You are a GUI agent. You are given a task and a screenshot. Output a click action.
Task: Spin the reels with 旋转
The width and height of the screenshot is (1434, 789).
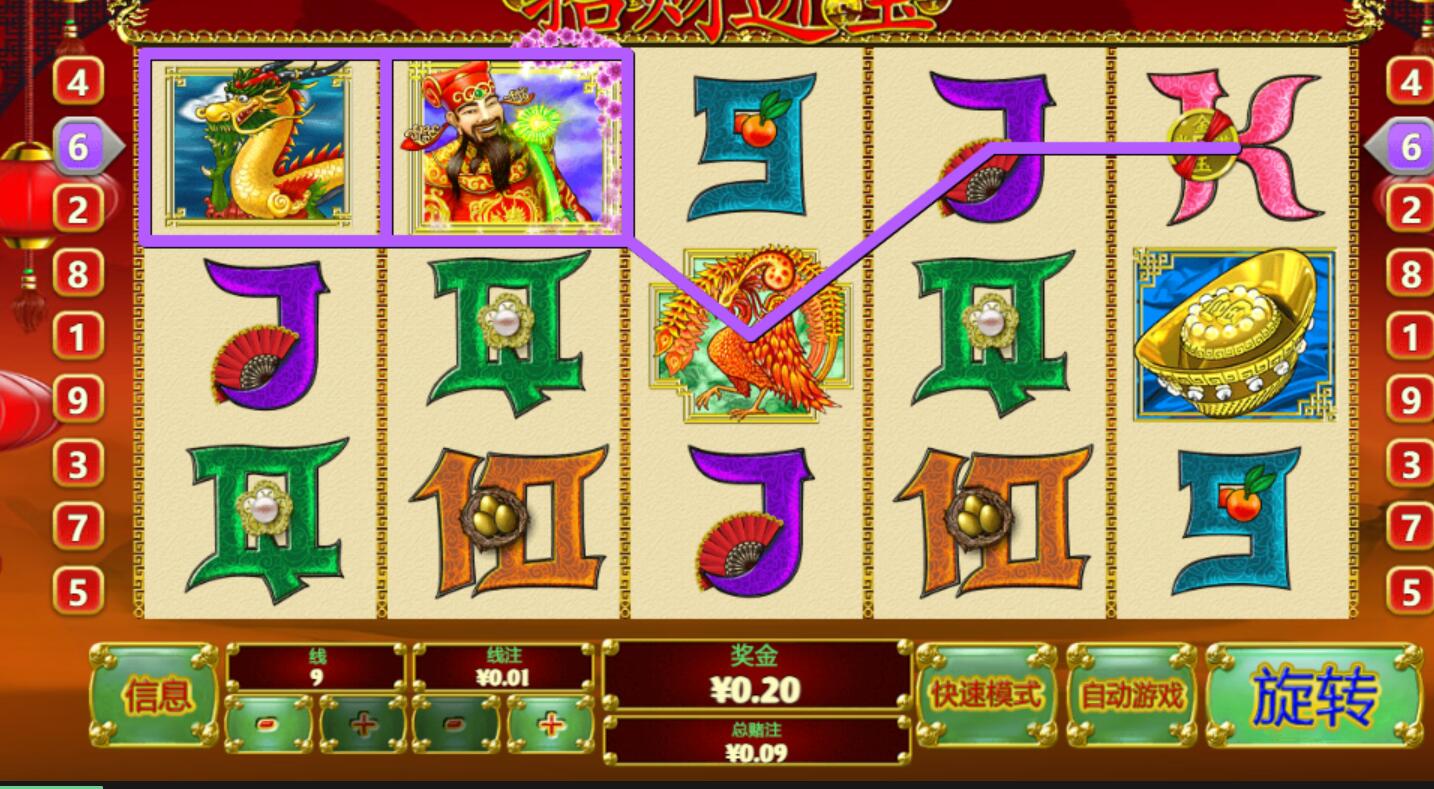[x=1314, y=695]
